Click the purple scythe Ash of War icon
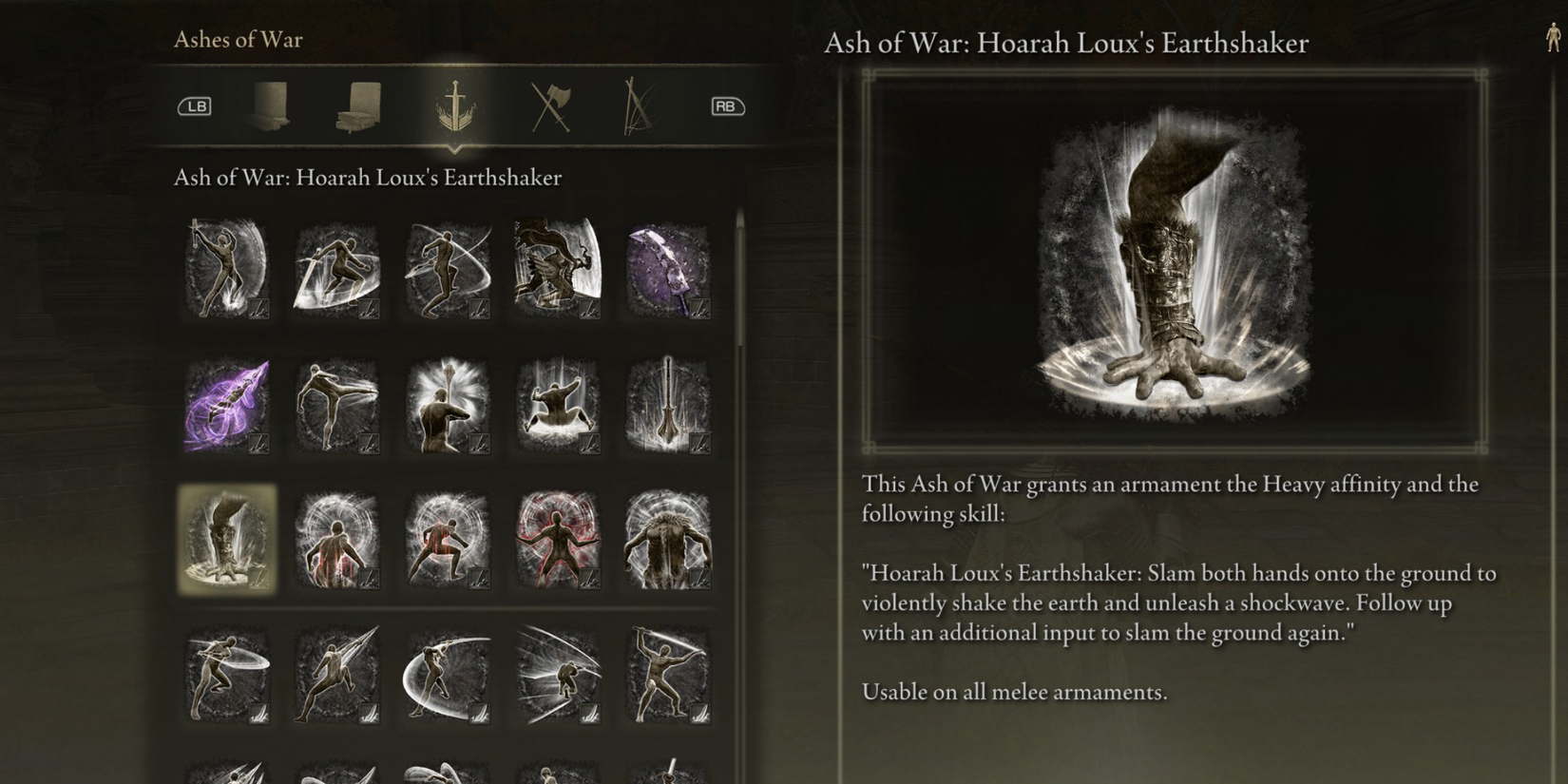This screenshot has width=1568, height=784. pyautogui.click(x=668, y=269)
